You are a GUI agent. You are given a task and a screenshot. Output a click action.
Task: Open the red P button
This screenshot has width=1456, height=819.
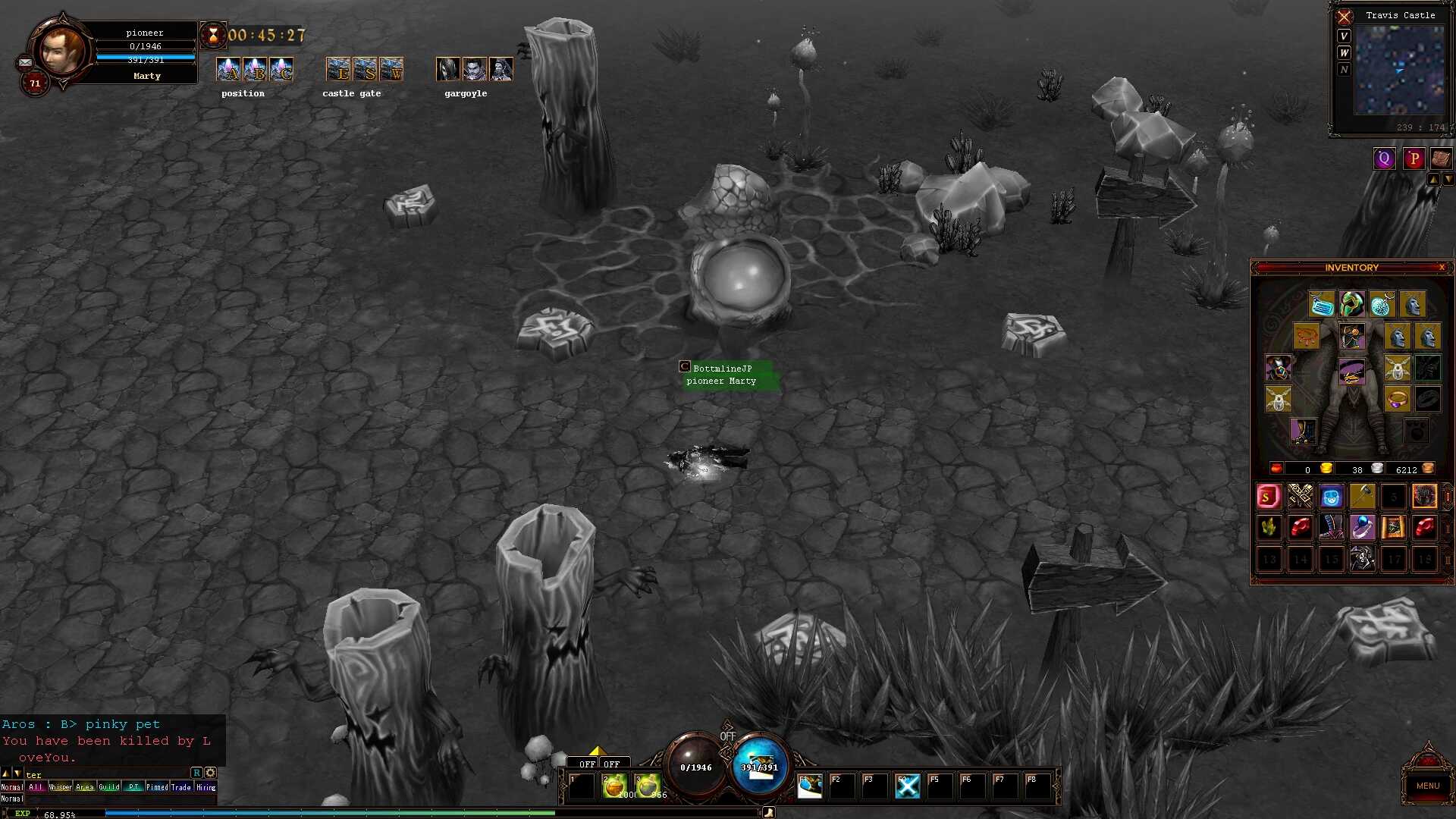pos(1414,158)
